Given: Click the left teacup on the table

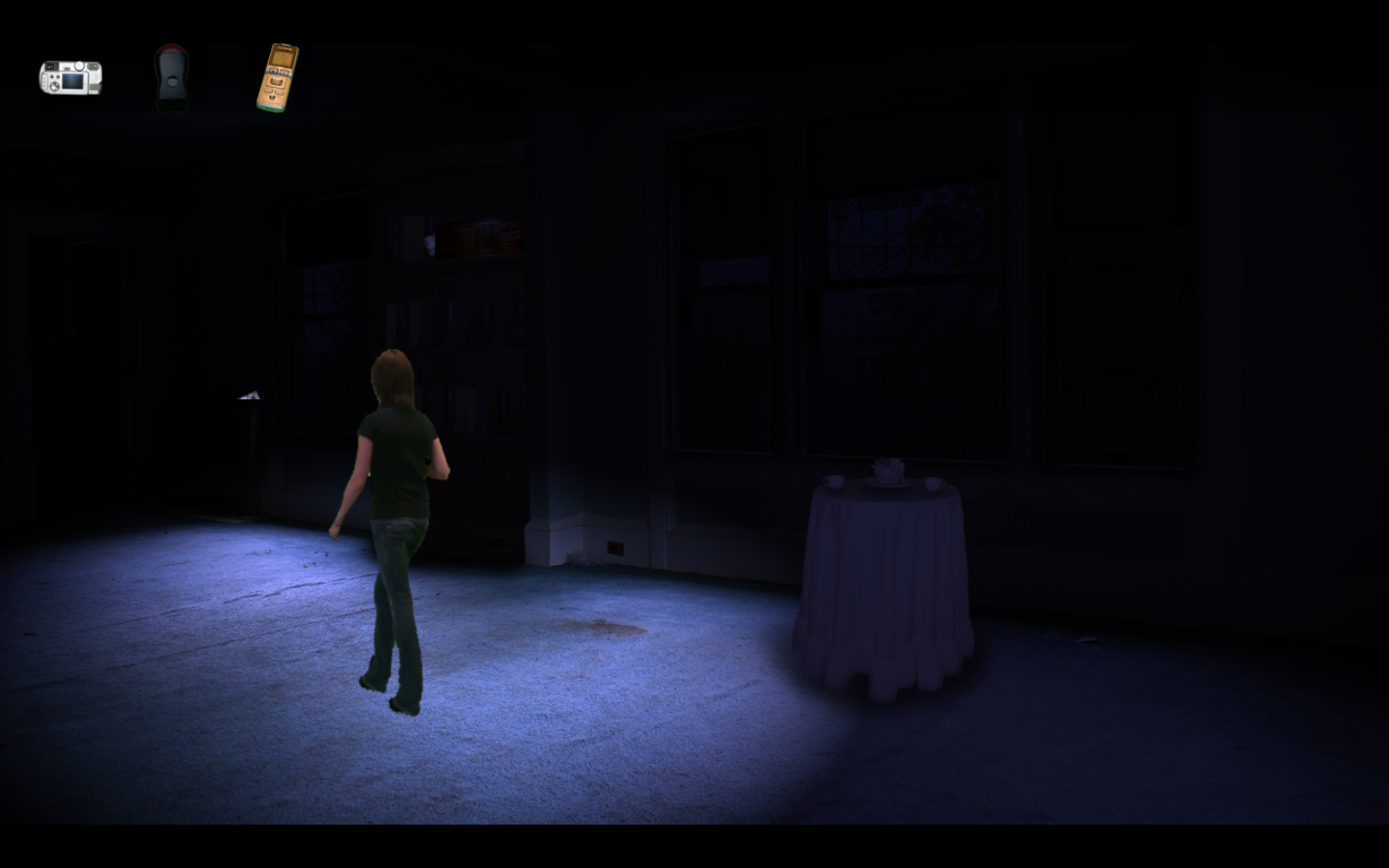Looking at the screenshot, I should [832, 482].
